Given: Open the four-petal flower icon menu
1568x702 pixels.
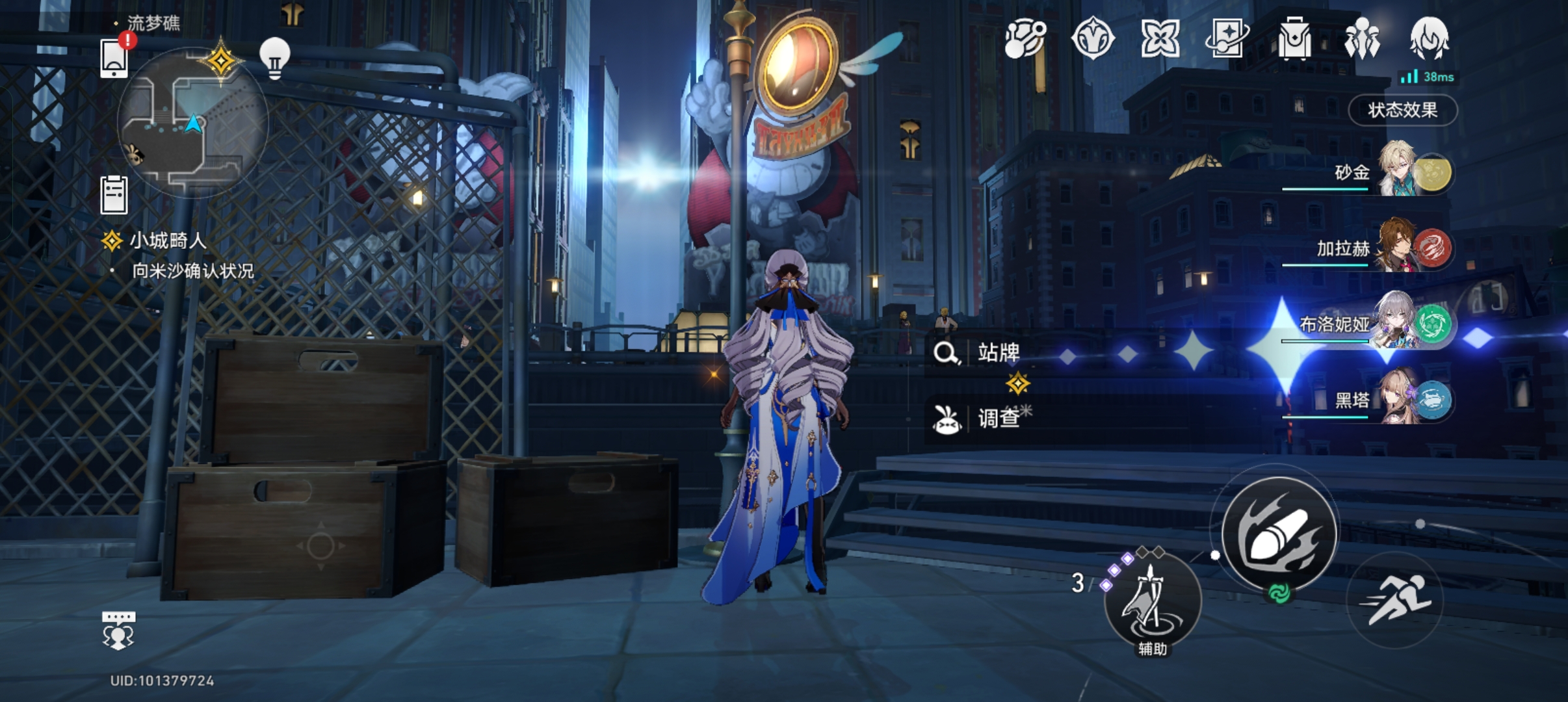Looking at the screenshot, I should point(1160,38).
